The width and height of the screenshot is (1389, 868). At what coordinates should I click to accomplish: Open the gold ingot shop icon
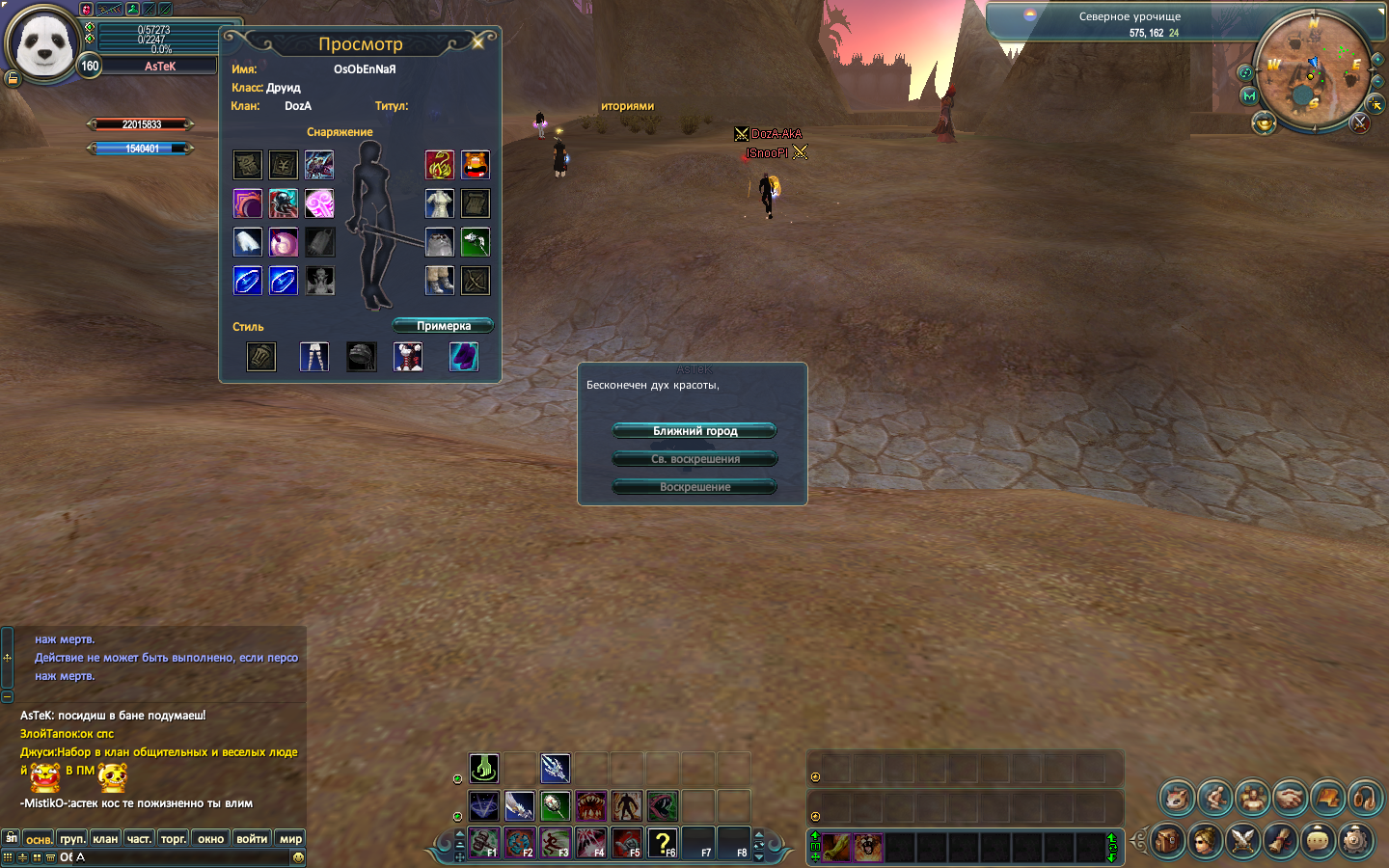[1264, 122]
